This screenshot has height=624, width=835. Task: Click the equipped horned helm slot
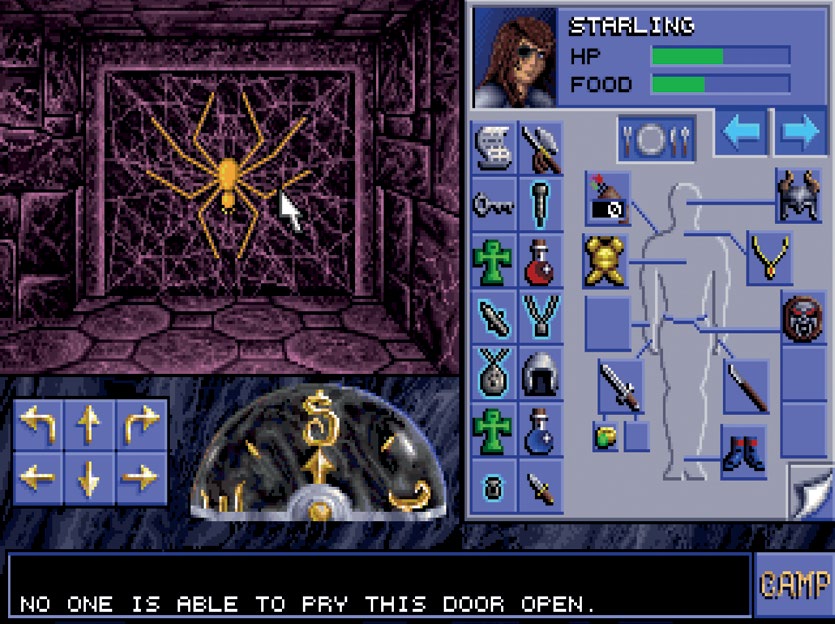[798, 196]
